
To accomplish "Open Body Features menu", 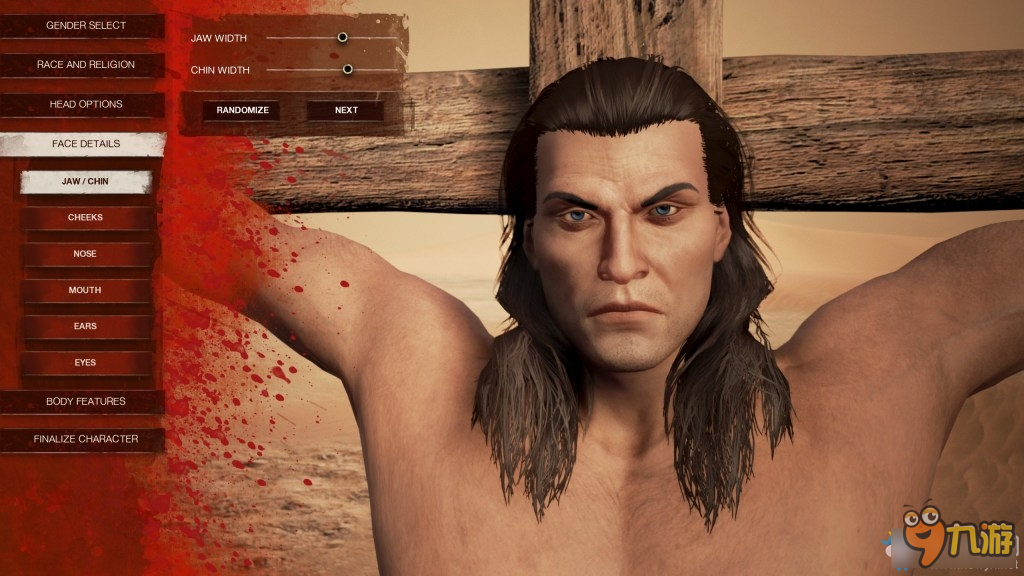I will pos(85,401).
